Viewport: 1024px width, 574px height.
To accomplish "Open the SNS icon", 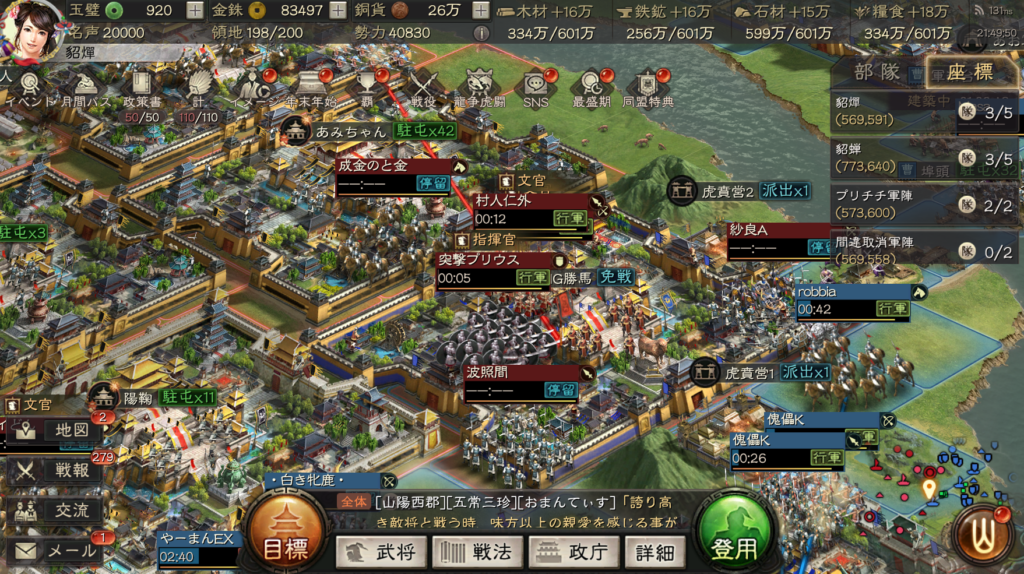I will (535, 88).
